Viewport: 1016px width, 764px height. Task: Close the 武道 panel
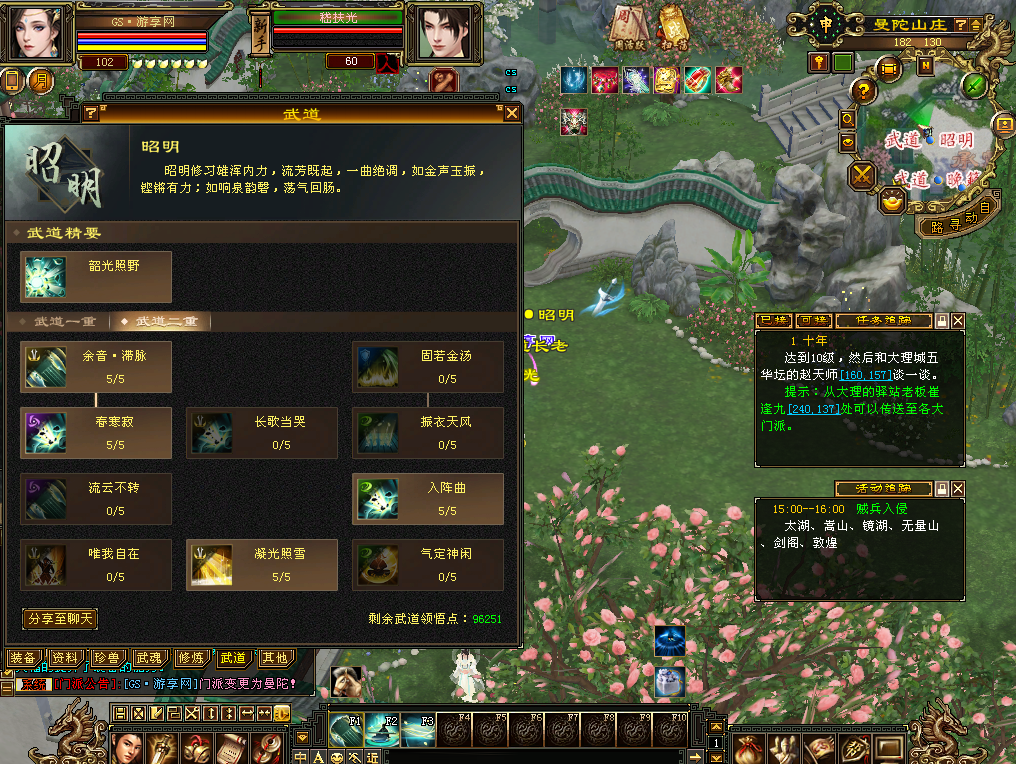512,113
